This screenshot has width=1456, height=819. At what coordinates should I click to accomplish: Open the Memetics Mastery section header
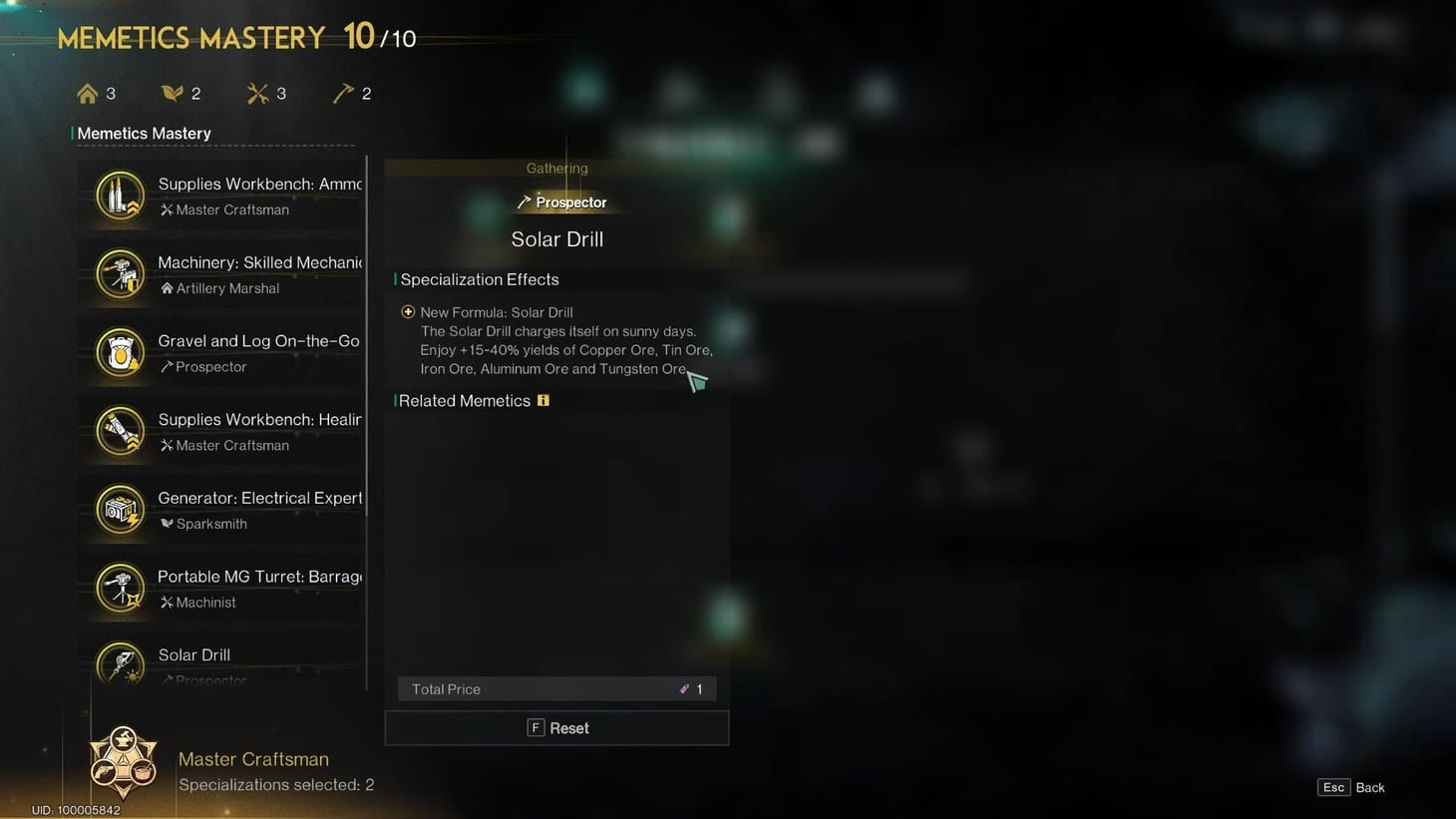[147, 133]
